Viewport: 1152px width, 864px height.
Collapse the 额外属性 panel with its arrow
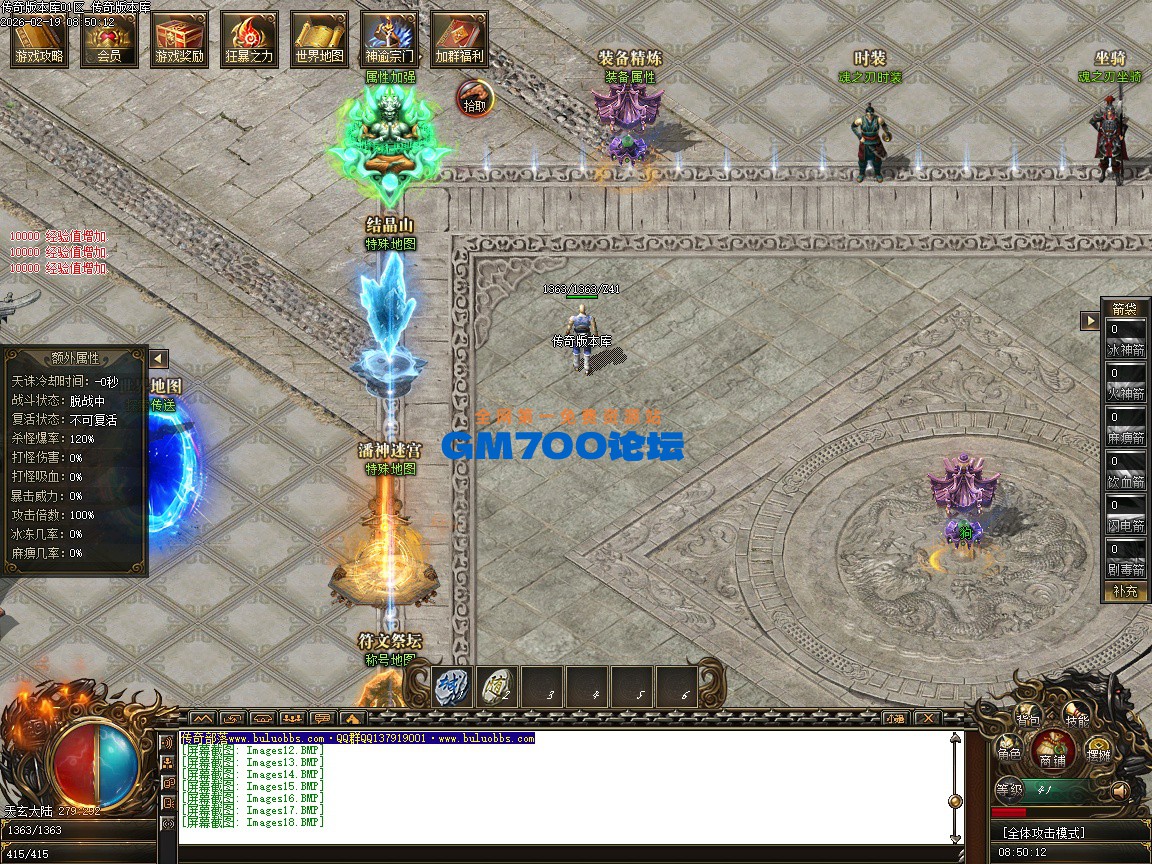[158, 359]
